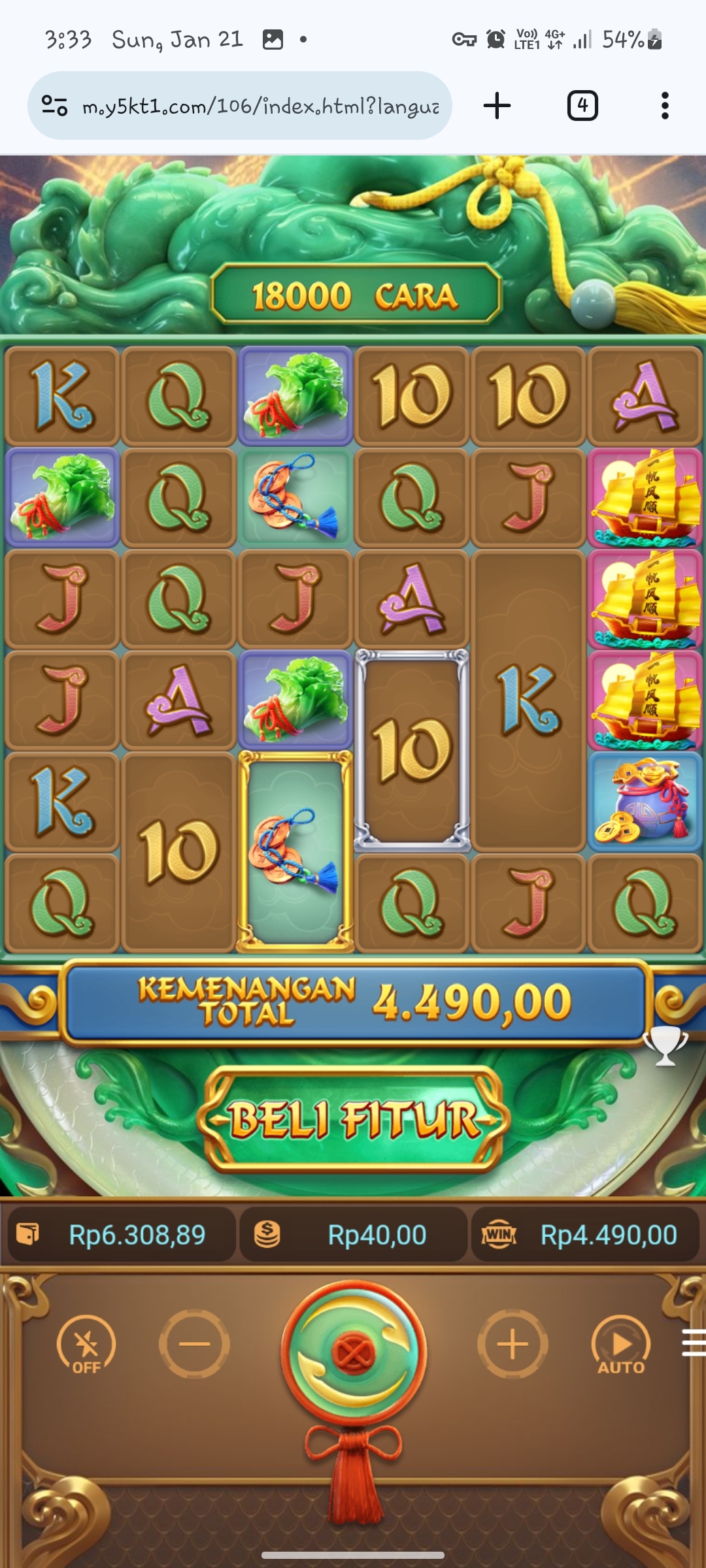This screenshot has height=1568, width=706.
Task: Start auto spin with the AUTO button
Action: [x=621, y=1345]
